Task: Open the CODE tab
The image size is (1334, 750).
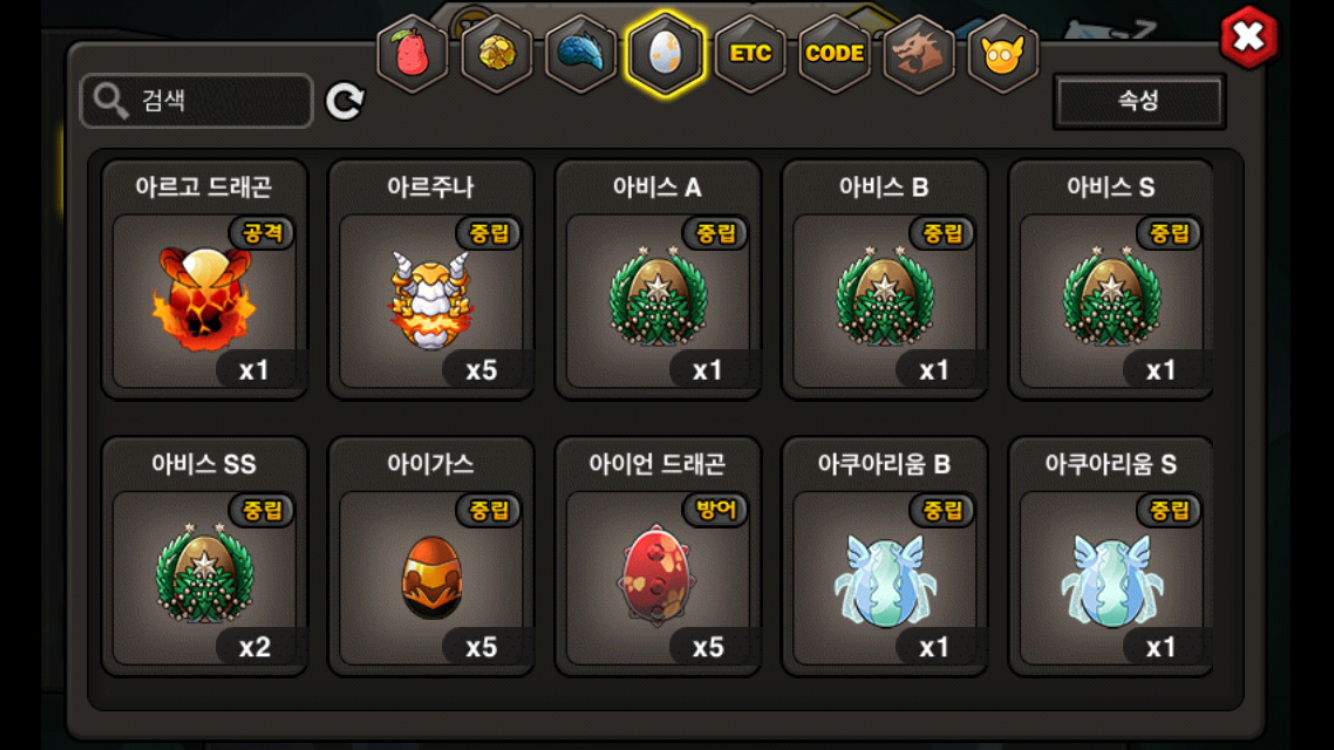Action: point(834,54)
